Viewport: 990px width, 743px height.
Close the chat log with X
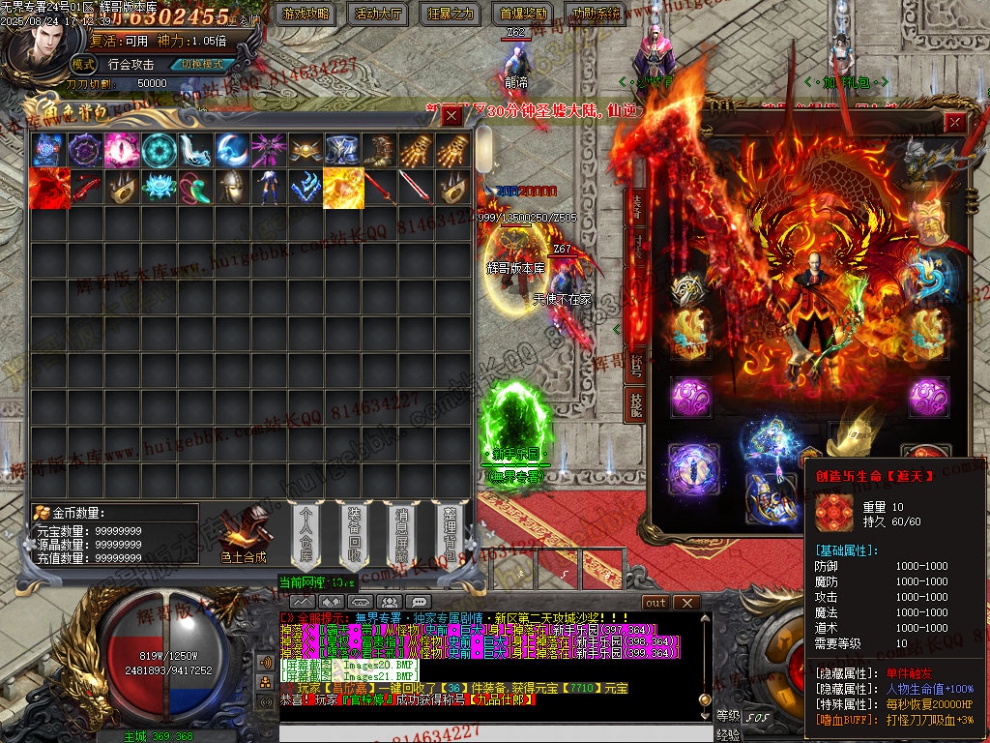(686, 602)
